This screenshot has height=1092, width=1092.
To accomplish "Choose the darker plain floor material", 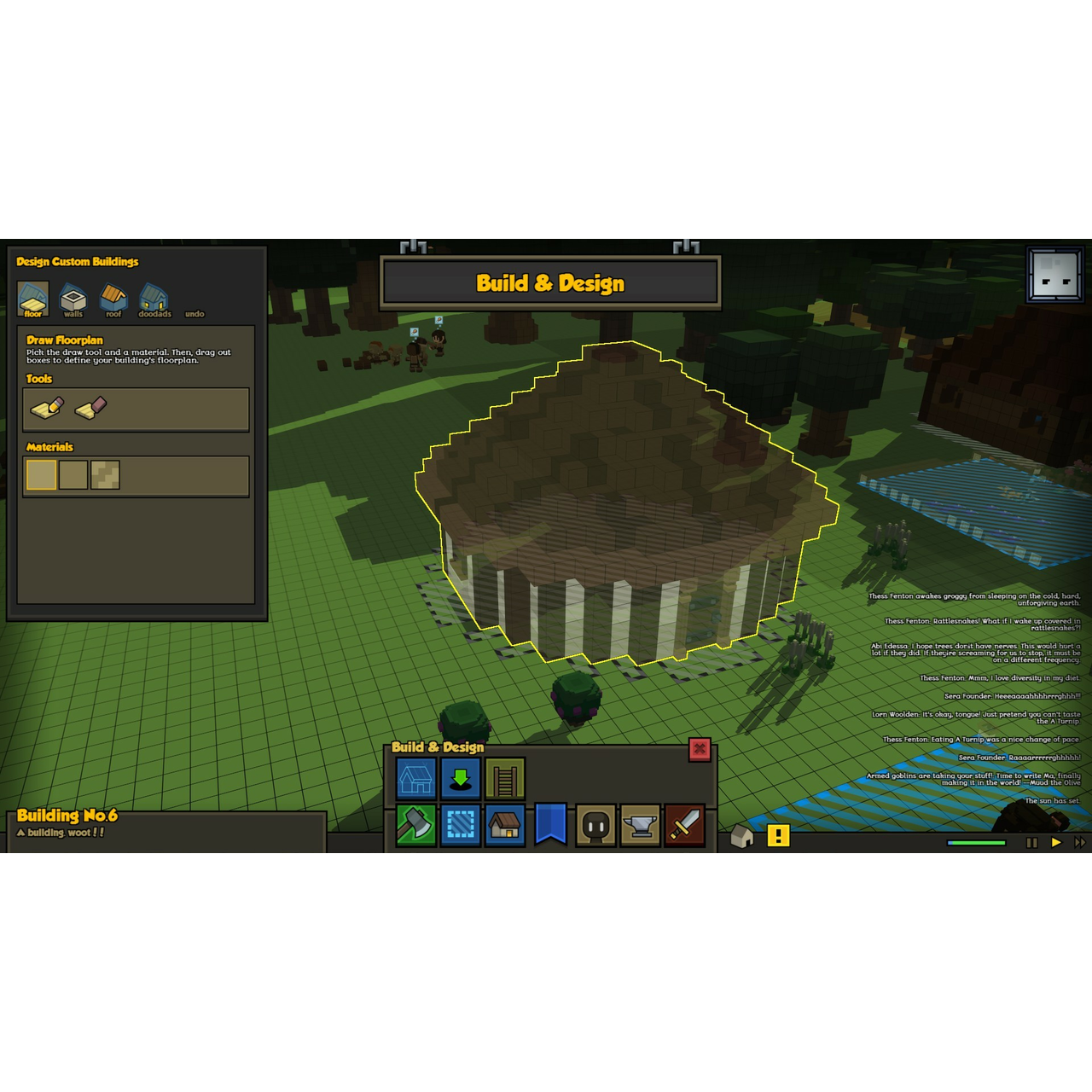I will pos(73,475).
